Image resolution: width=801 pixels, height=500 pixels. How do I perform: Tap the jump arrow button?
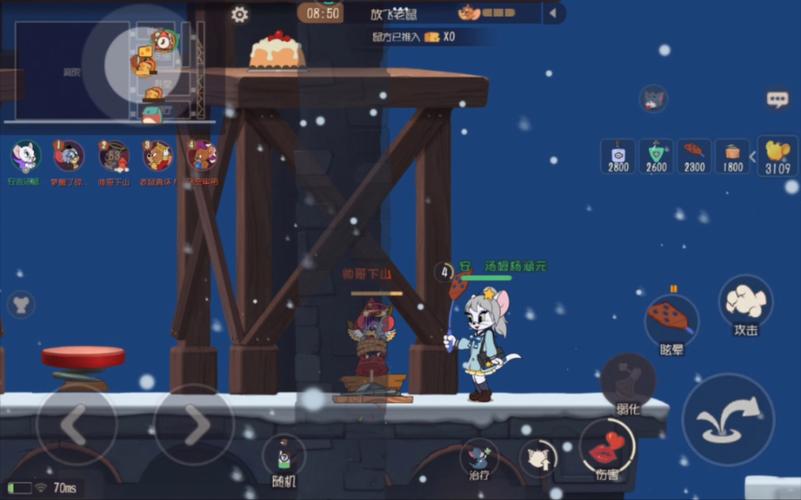(728, 420)
